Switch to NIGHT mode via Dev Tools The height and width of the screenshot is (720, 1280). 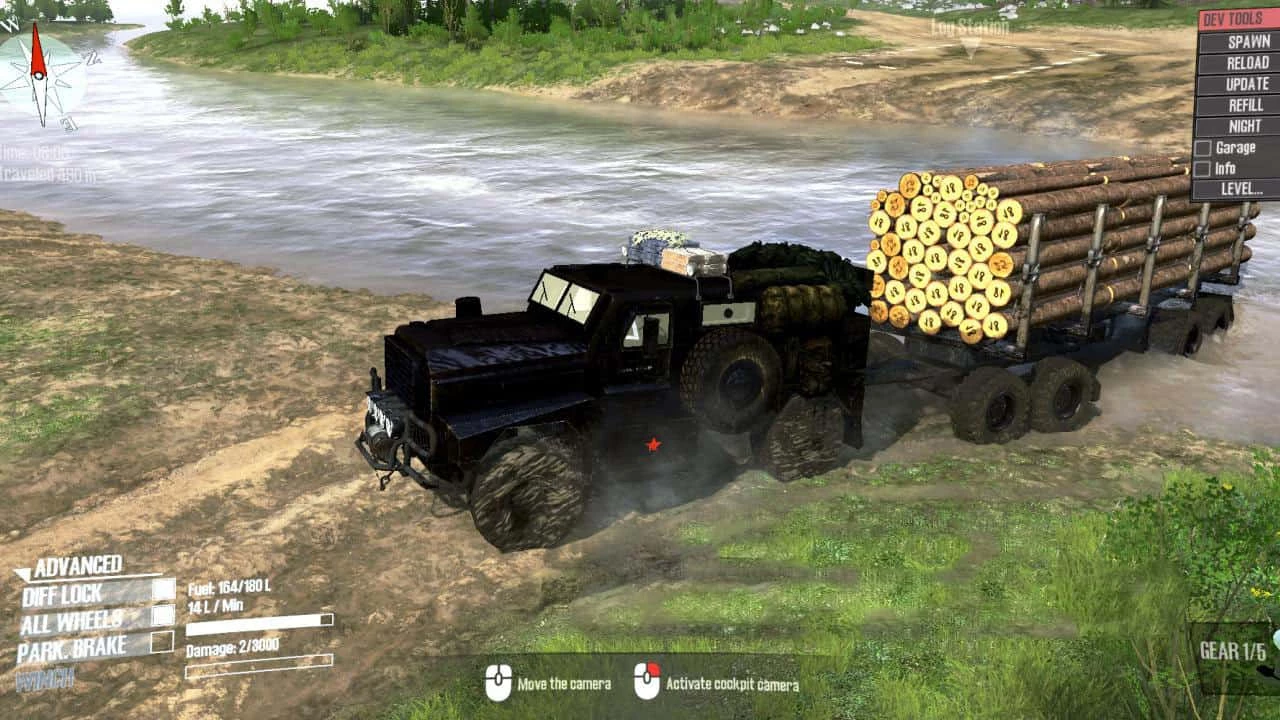1245,127
